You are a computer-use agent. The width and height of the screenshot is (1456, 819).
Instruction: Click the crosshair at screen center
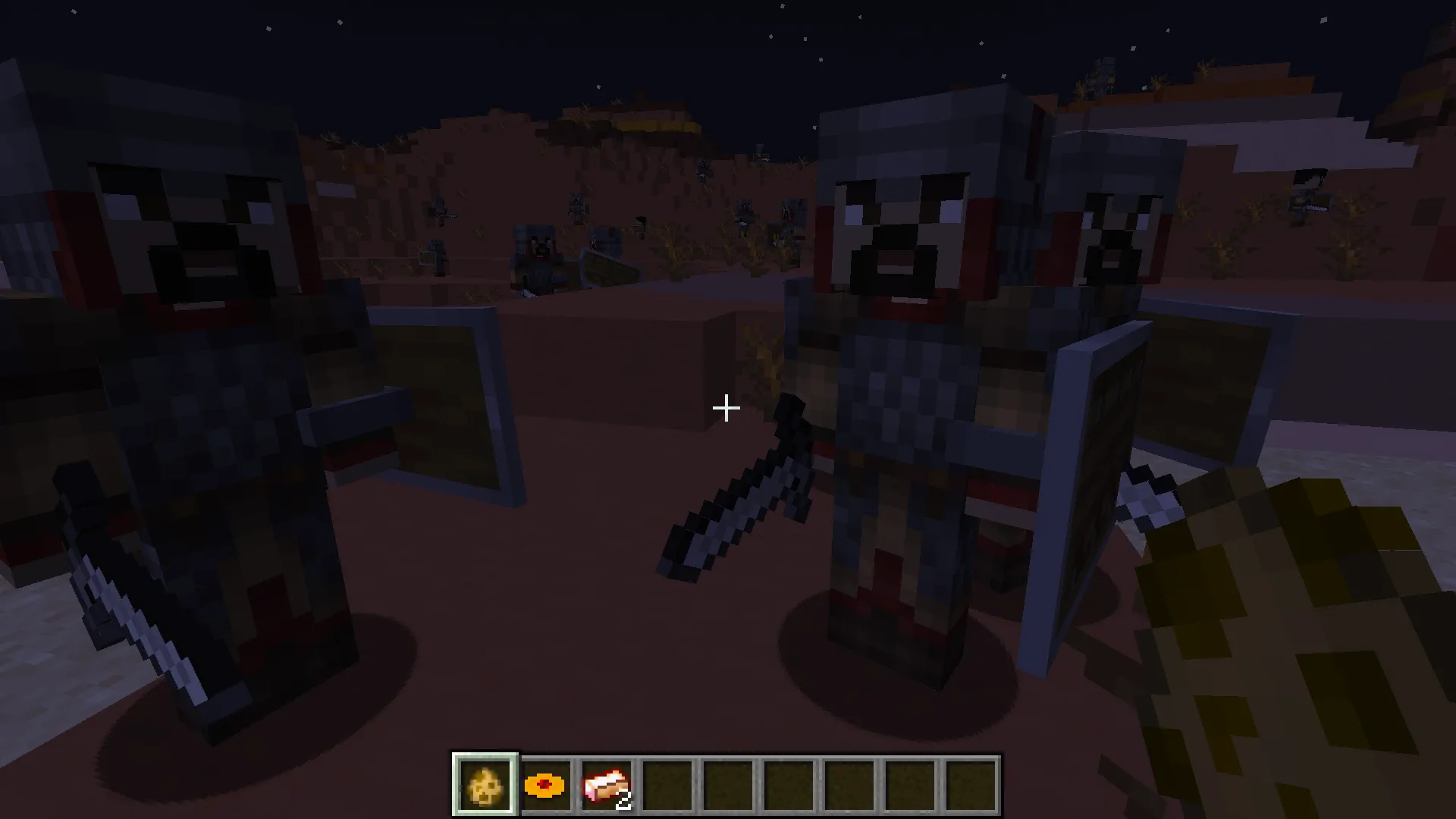(x=726, y=409)
